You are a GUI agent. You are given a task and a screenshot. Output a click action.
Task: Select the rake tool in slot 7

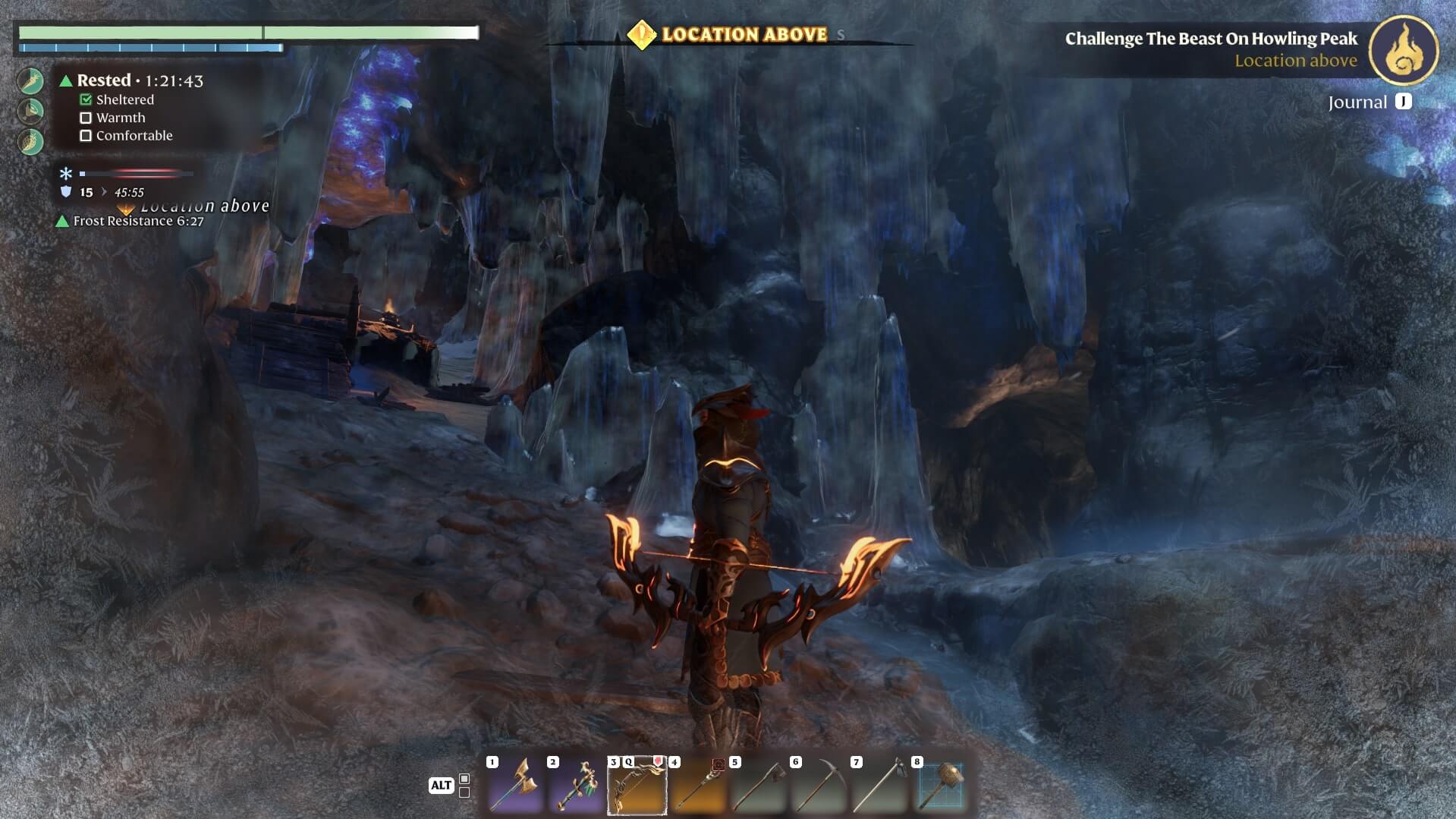point(880,785)
